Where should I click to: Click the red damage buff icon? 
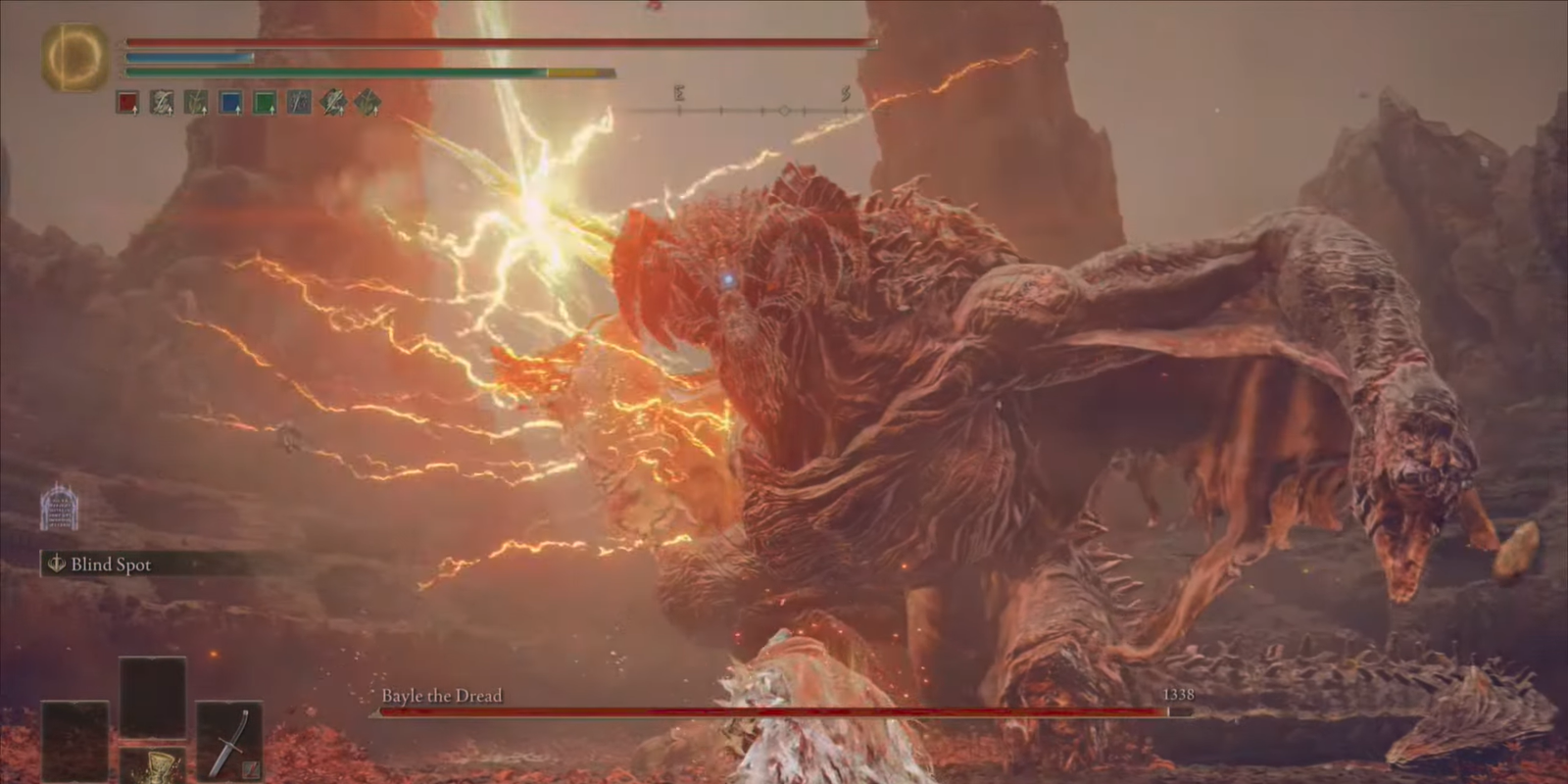[125, 102]
